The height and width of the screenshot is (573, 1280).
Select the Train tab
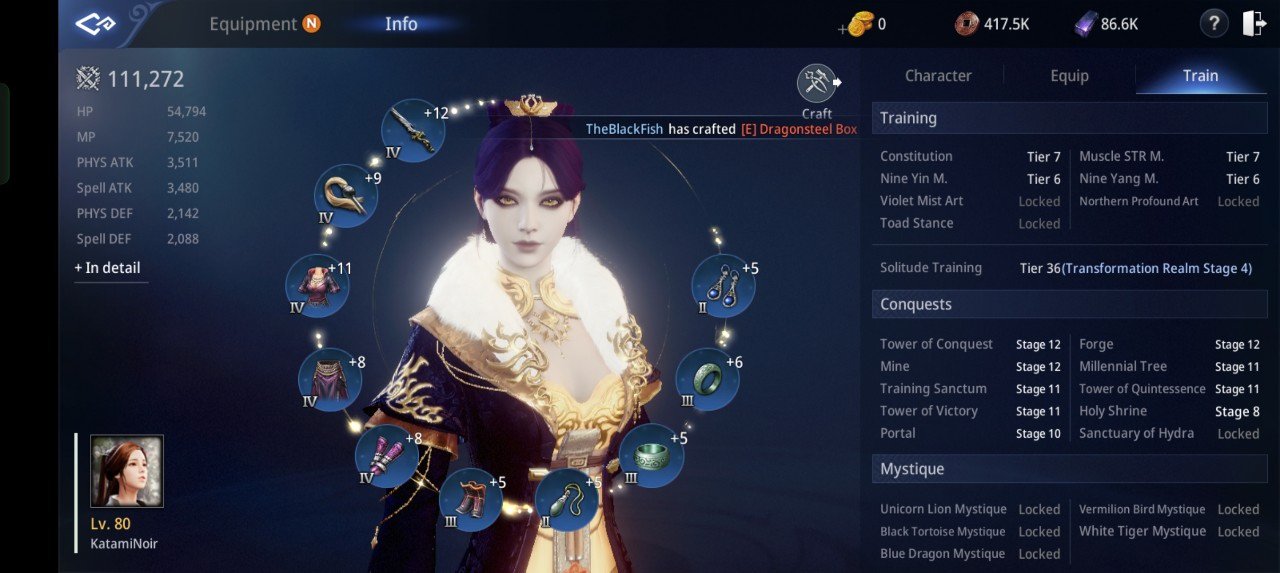coord(1200,76)
